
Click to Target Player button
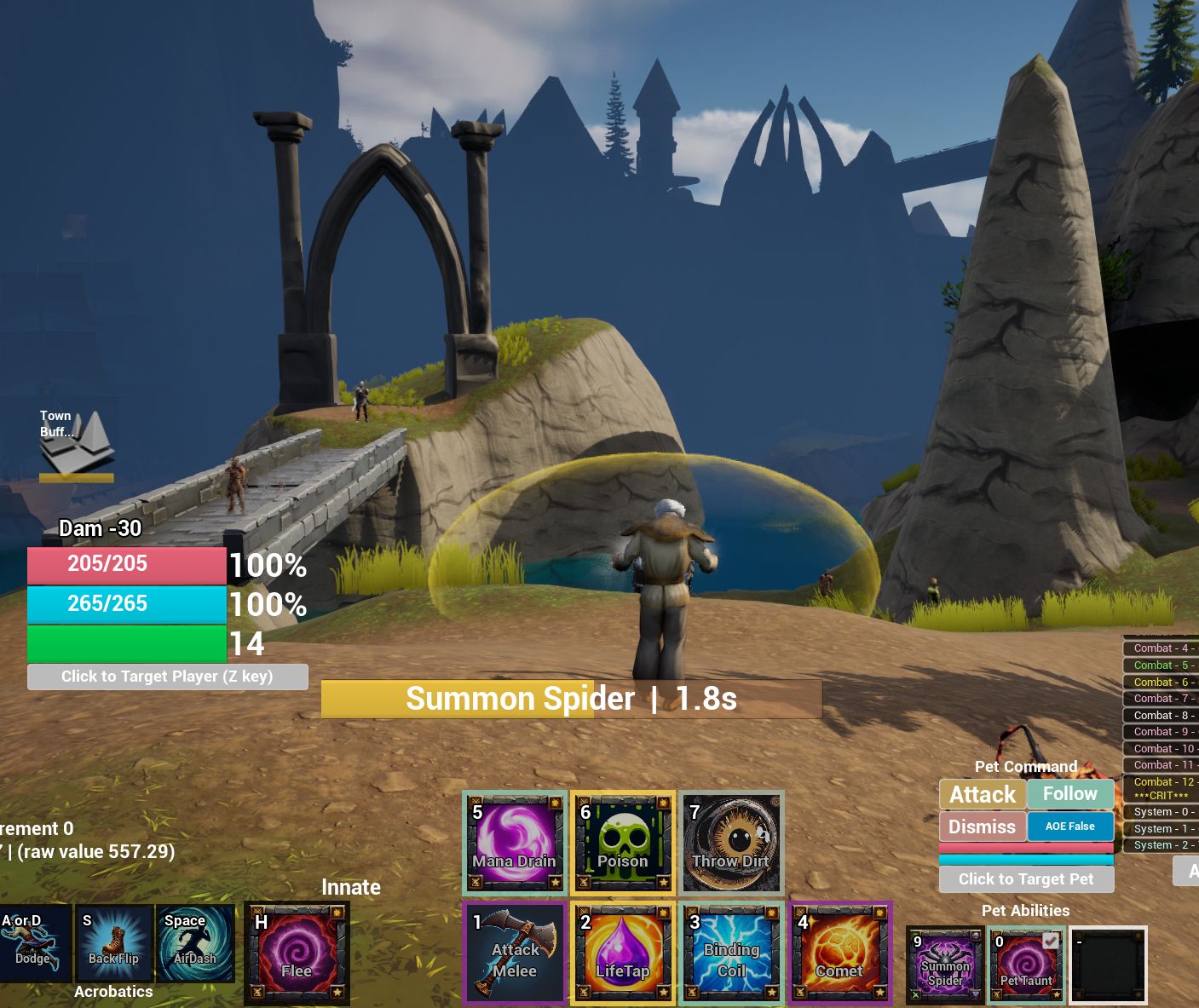pyautogui.click(x=167, y=677)
